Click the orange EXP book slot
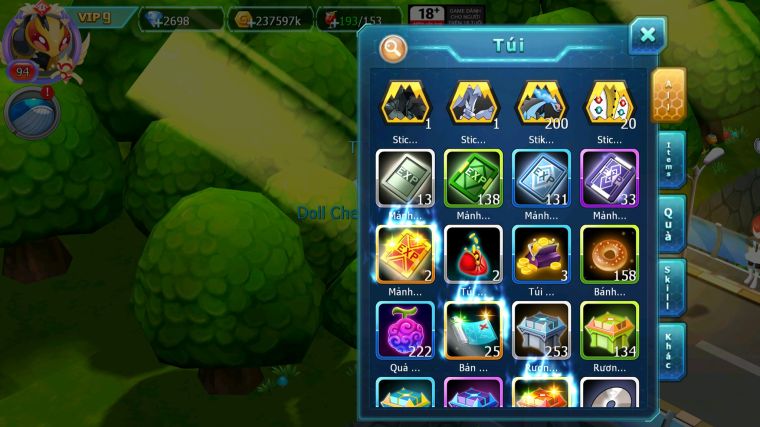This screenshot has height=427, width=760. (405, 254)
